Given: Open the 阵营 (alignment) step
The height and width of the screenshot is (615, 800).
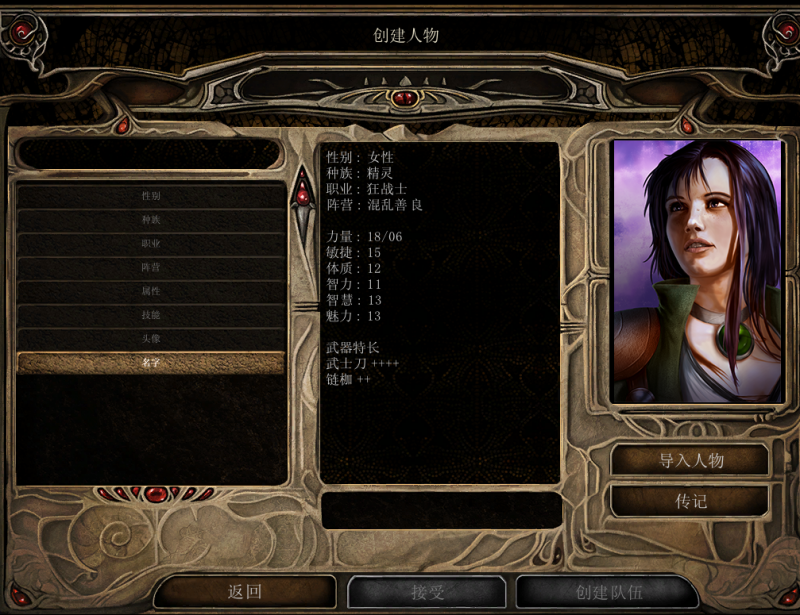Looking at the screenshot, I should tap(151, 268).
